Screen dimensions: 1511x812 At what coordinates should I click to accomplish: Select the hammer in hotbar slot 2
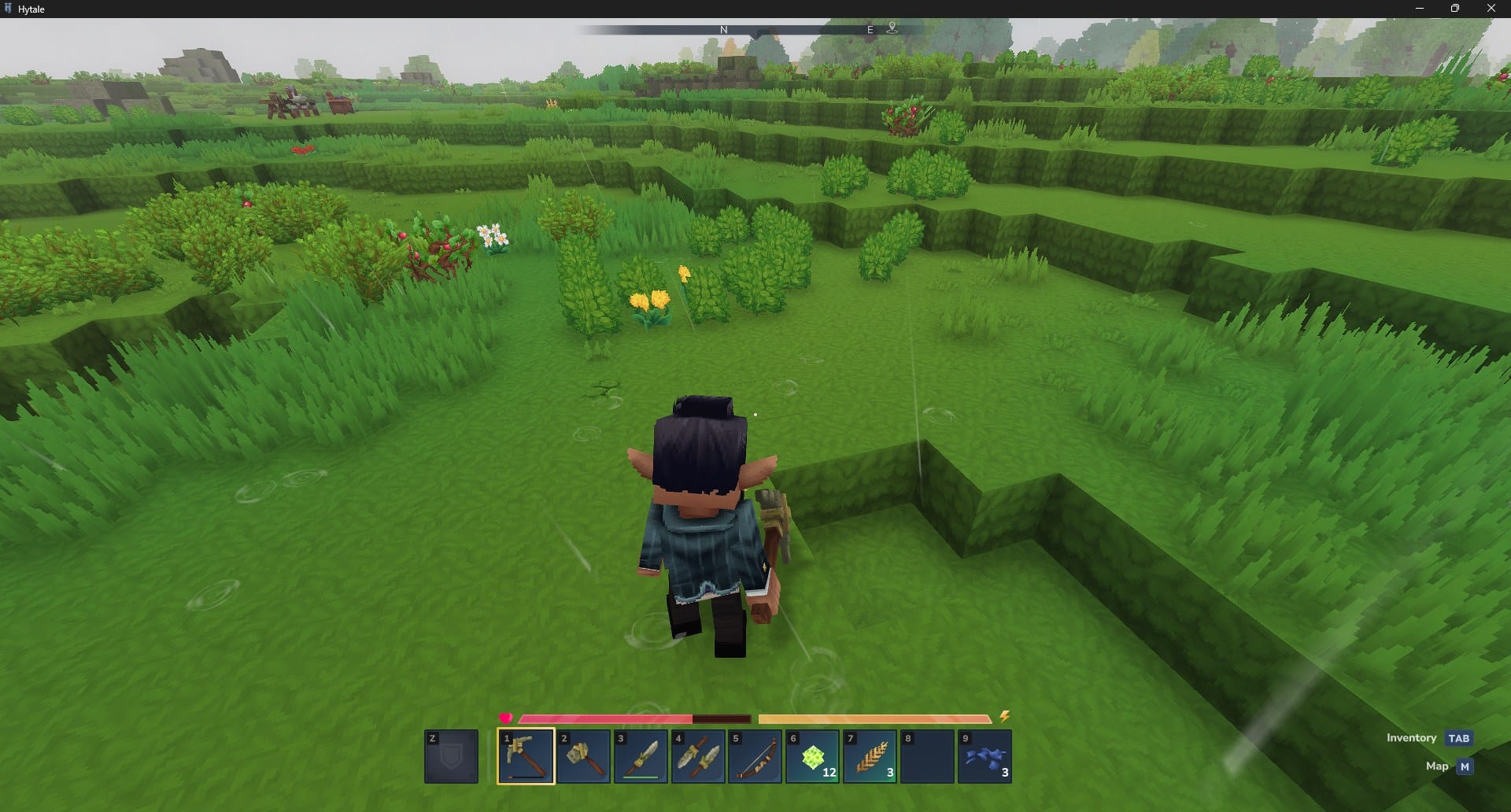(582, 756)
